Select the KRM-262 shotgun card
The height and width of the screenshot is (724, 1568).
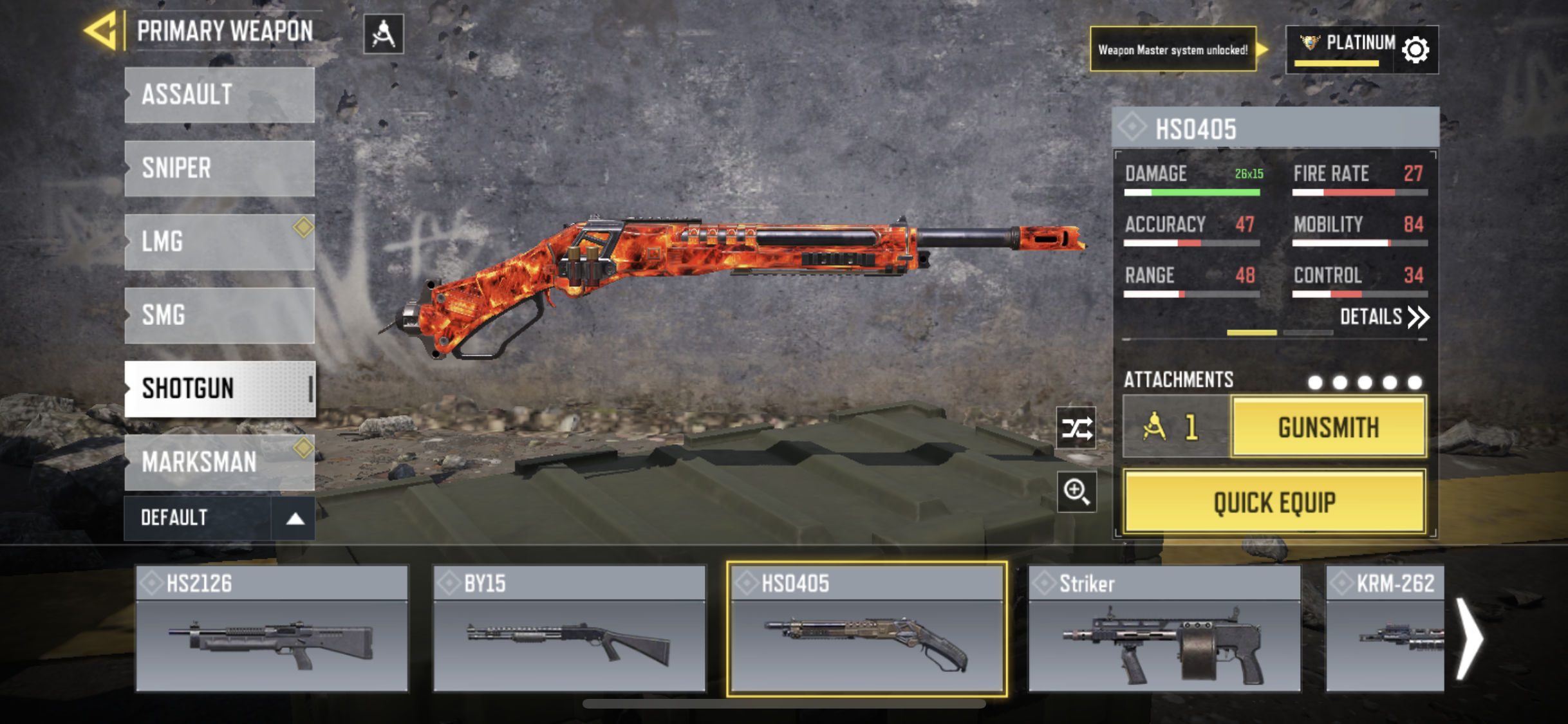[x=1385, y=629]
